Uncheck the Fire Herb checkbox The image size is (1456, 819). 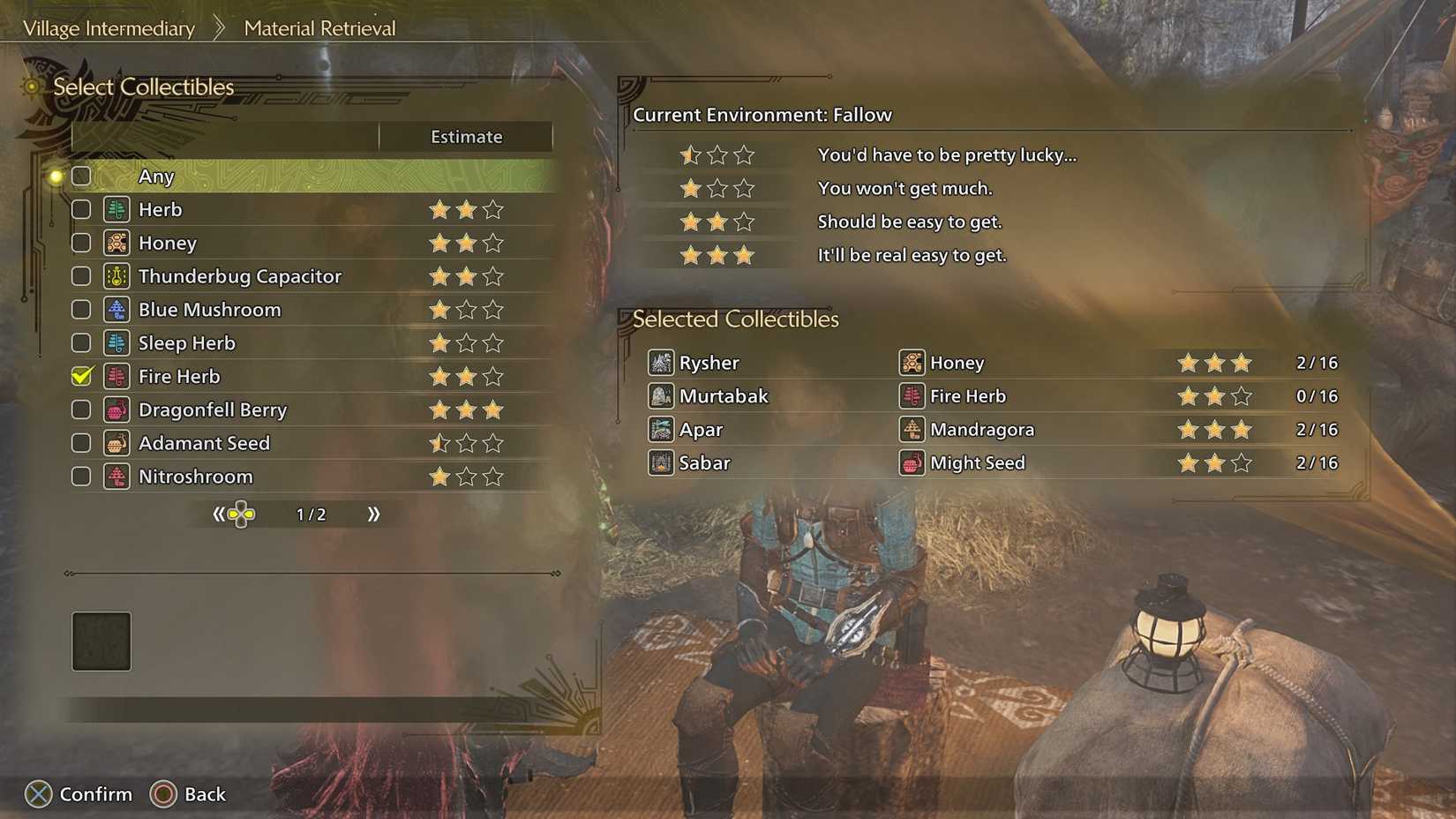(x=80, y=376)
